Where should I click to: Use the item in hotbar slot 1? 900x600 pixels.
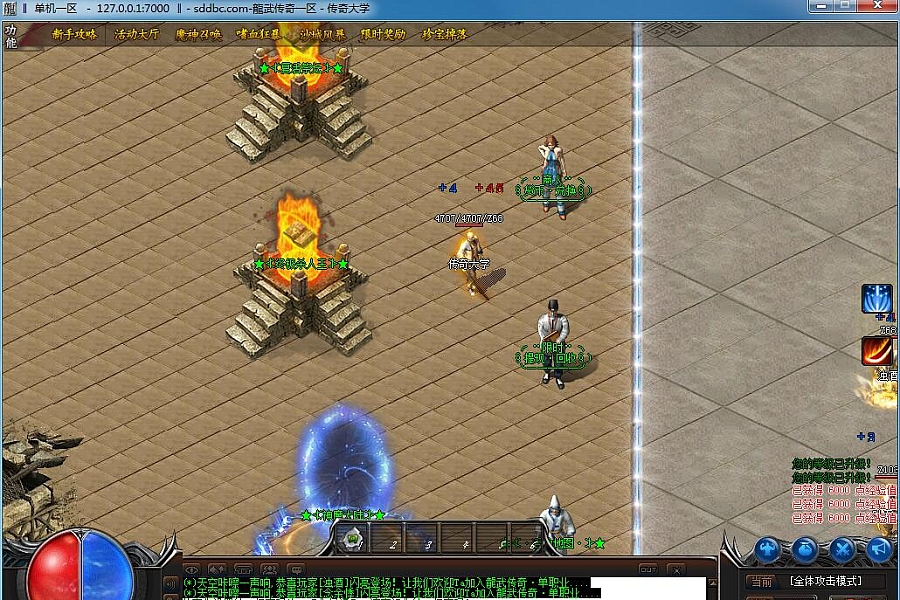[353, 539]
